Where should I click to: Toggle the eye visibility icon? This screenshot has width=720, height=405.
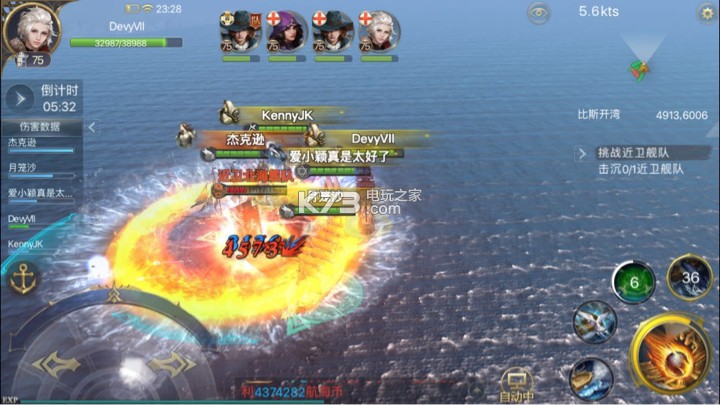click(539, 13)
